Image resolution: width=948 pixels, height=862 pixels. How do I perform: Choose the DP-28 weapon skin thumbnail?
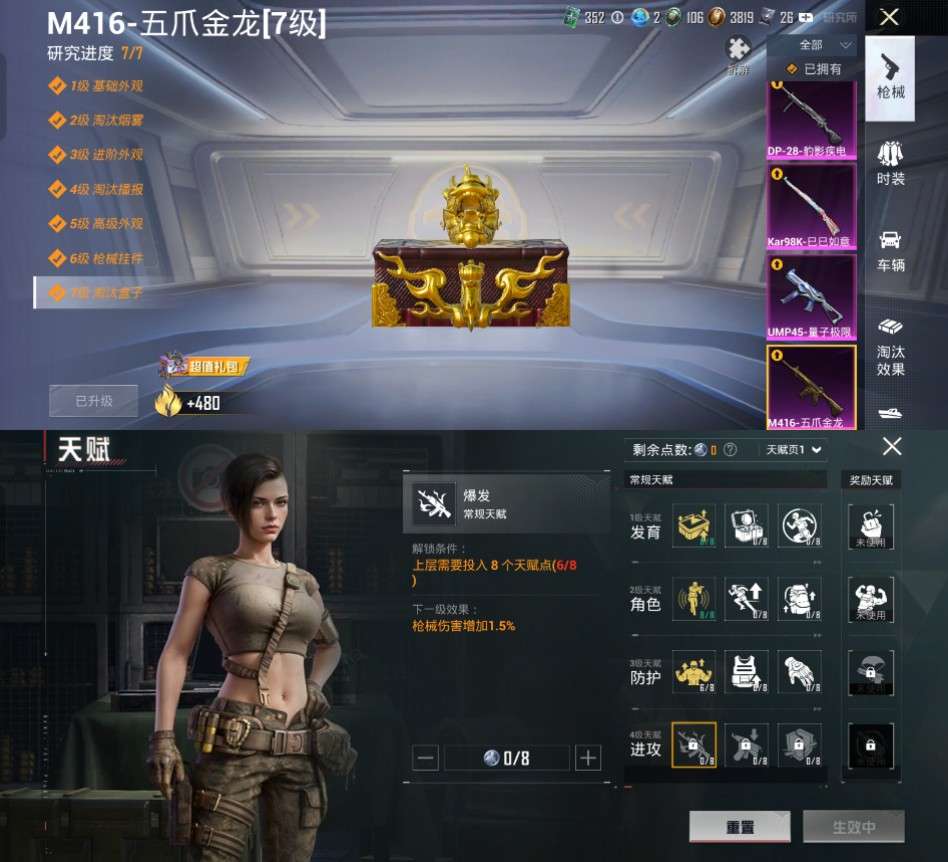click(811, 121)
